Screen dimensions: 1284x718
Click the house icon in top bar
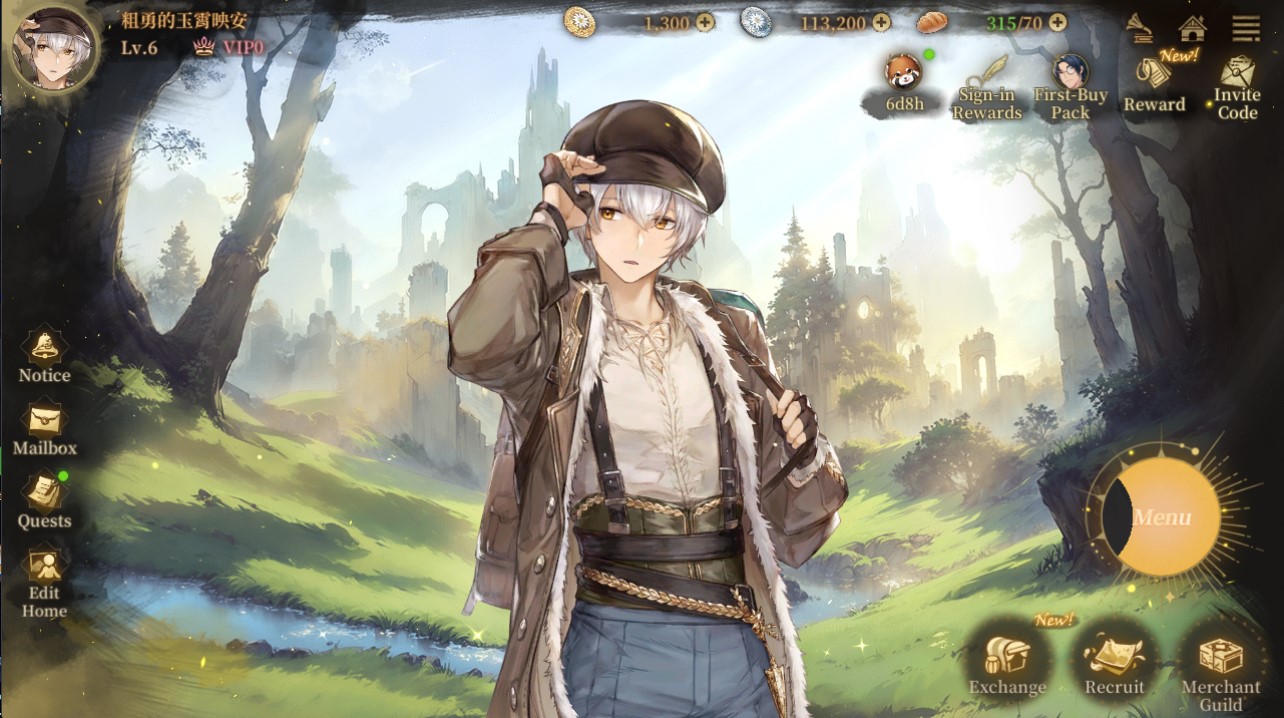pyautogui.click(x=1192, y=27)
